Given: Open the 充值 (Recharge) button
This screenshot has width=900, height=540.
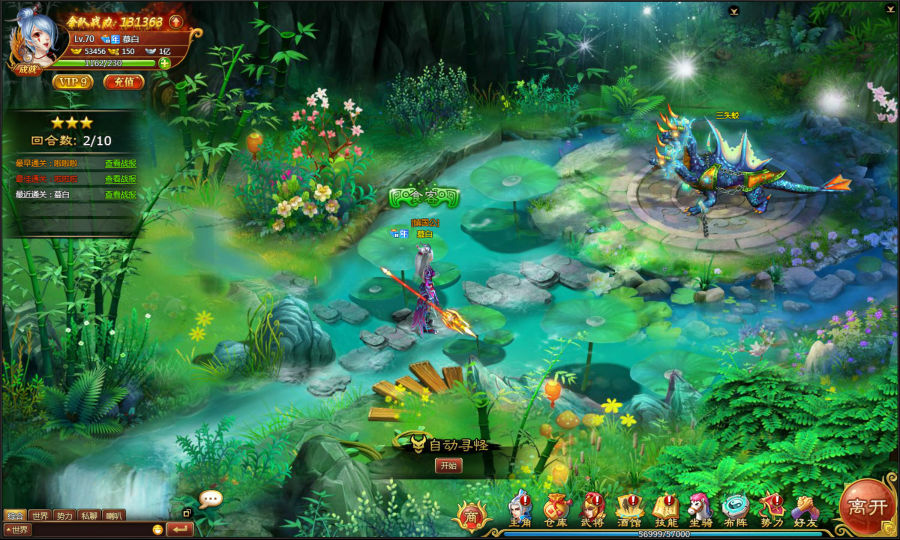Looking at the screenshot, I should pos(124,82).
